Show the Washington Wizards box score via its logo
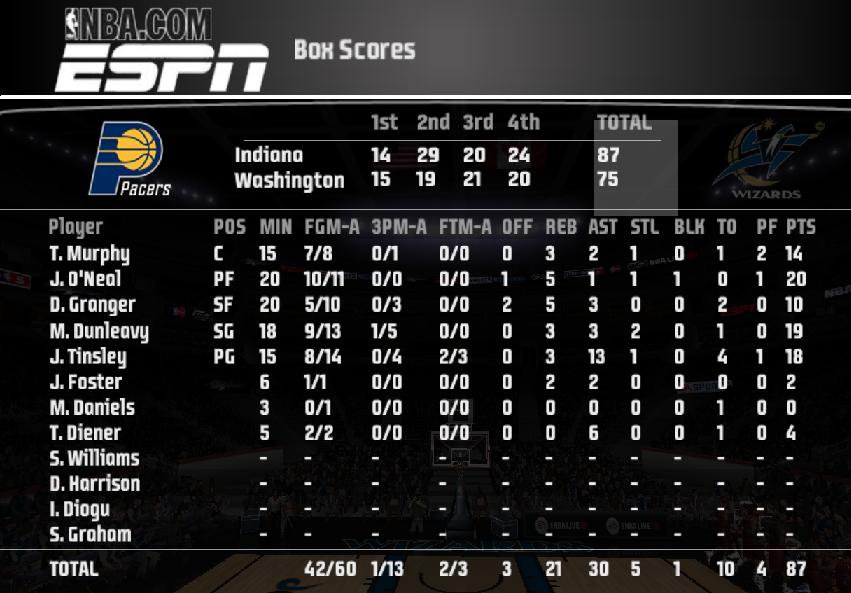 click(767, 160)
